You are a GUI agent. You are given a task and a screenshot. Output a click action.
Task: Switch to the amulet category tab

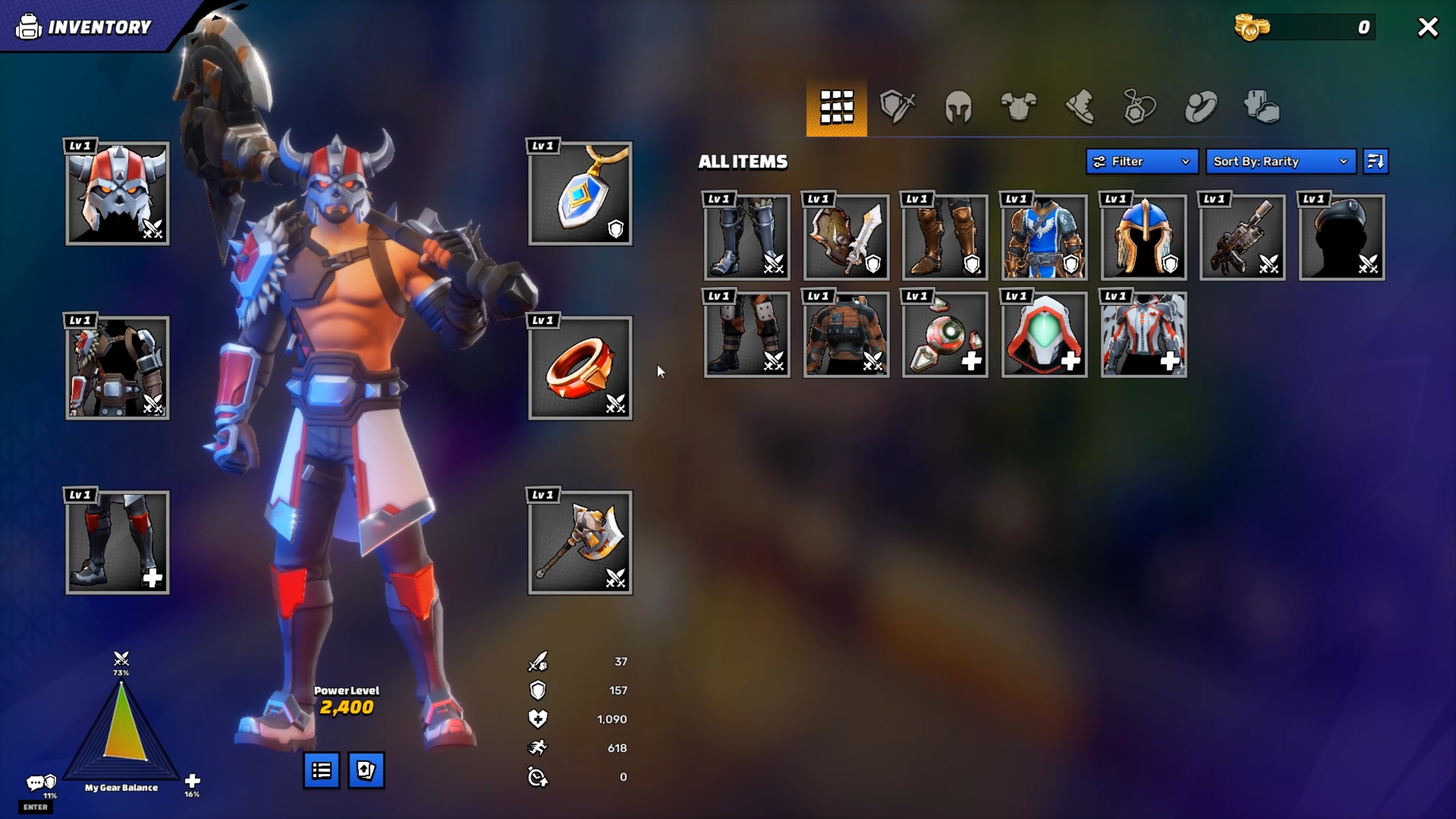point(1140,107)
